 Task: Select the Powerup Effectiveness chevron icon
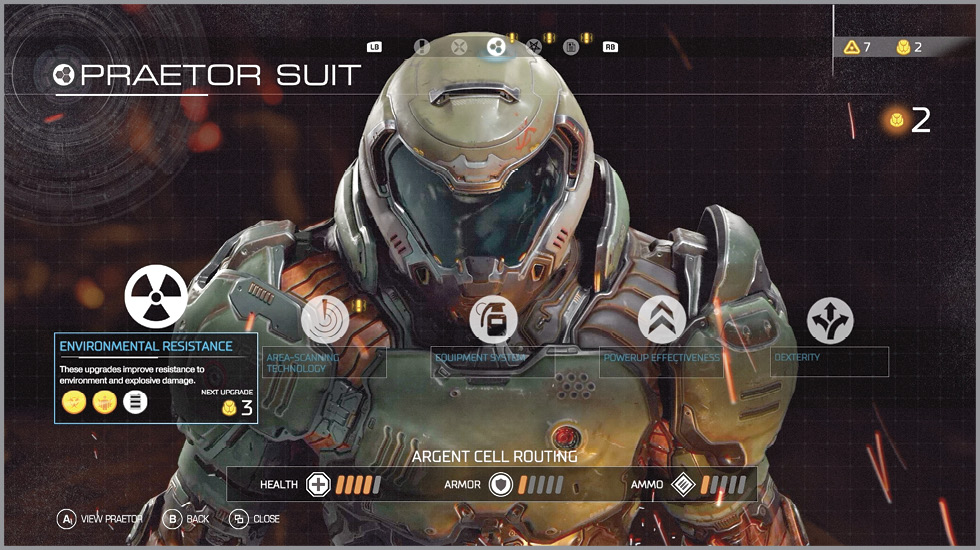(x=662, y=320)
